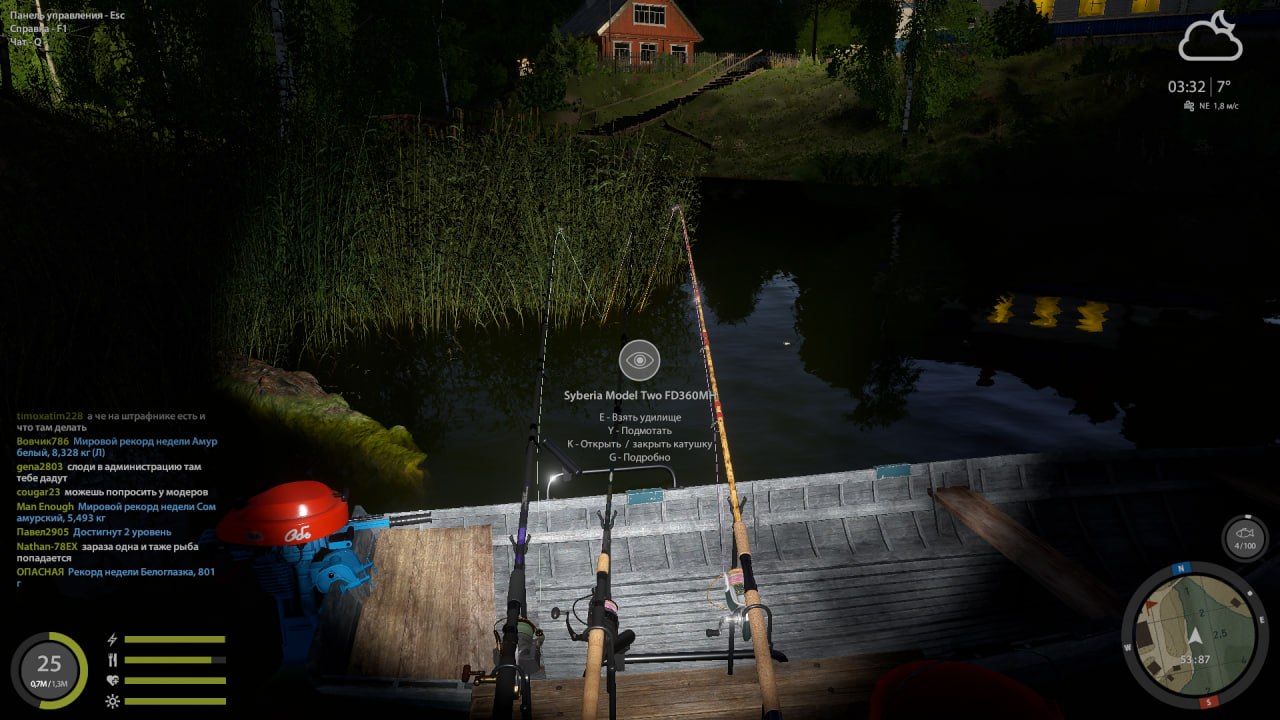
Task: Open the minimap compass
Action: coord(1194,634)
